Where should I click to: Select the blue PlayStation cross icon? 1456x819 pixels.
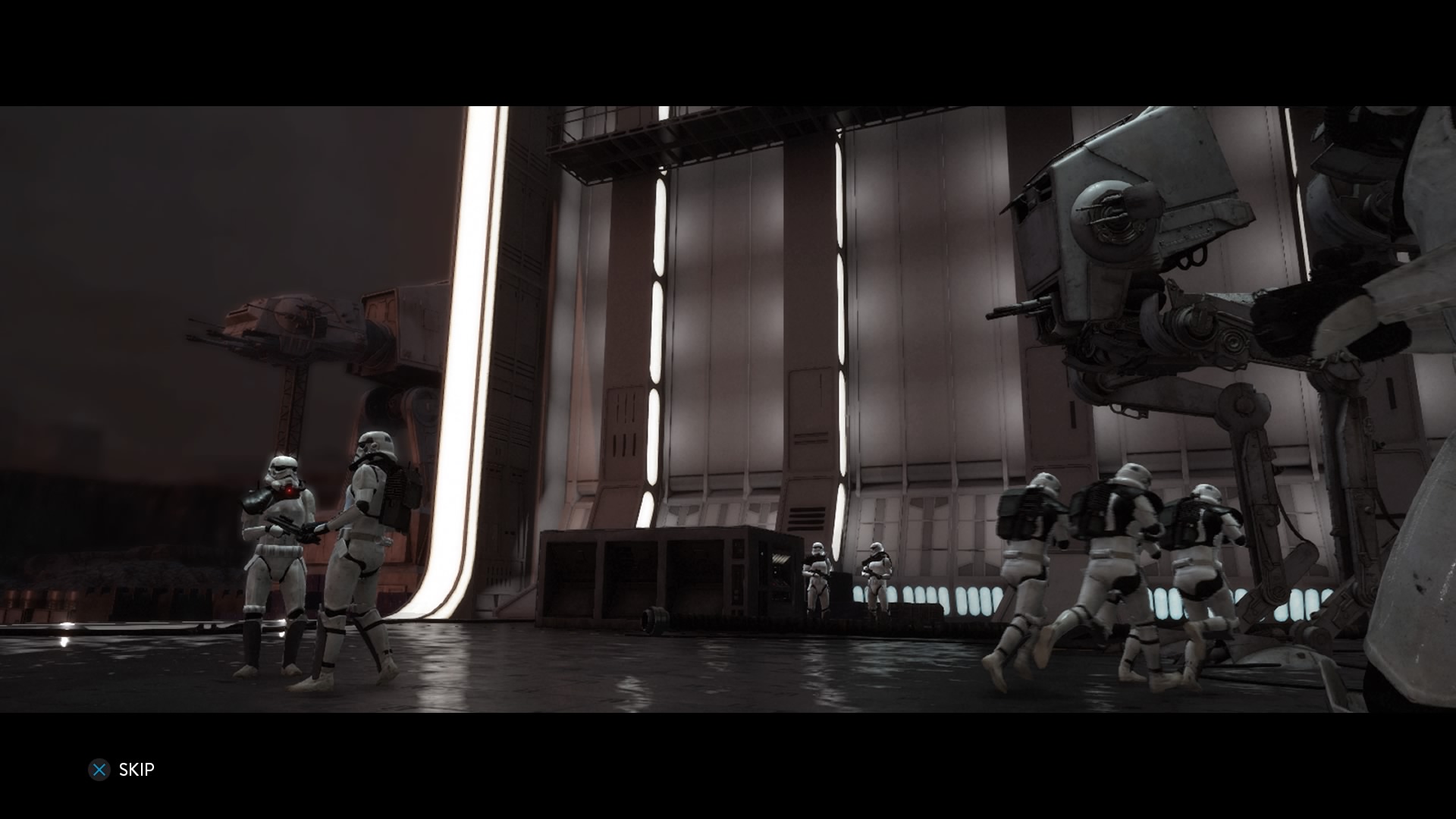coord(99,769)
